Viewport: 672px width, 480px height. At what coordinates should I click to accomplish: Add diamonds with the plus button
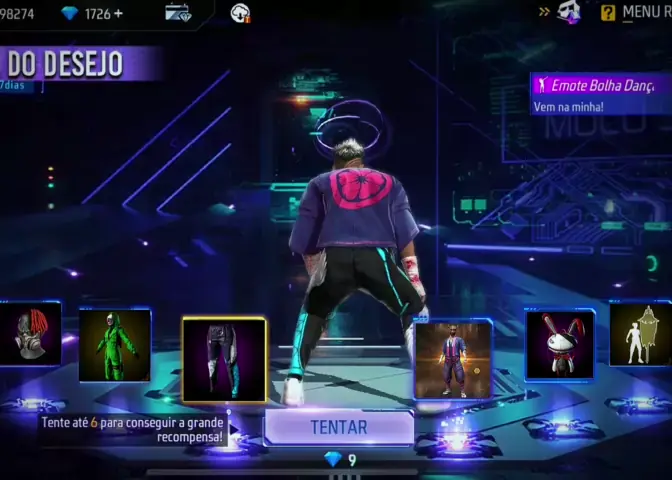119,13
